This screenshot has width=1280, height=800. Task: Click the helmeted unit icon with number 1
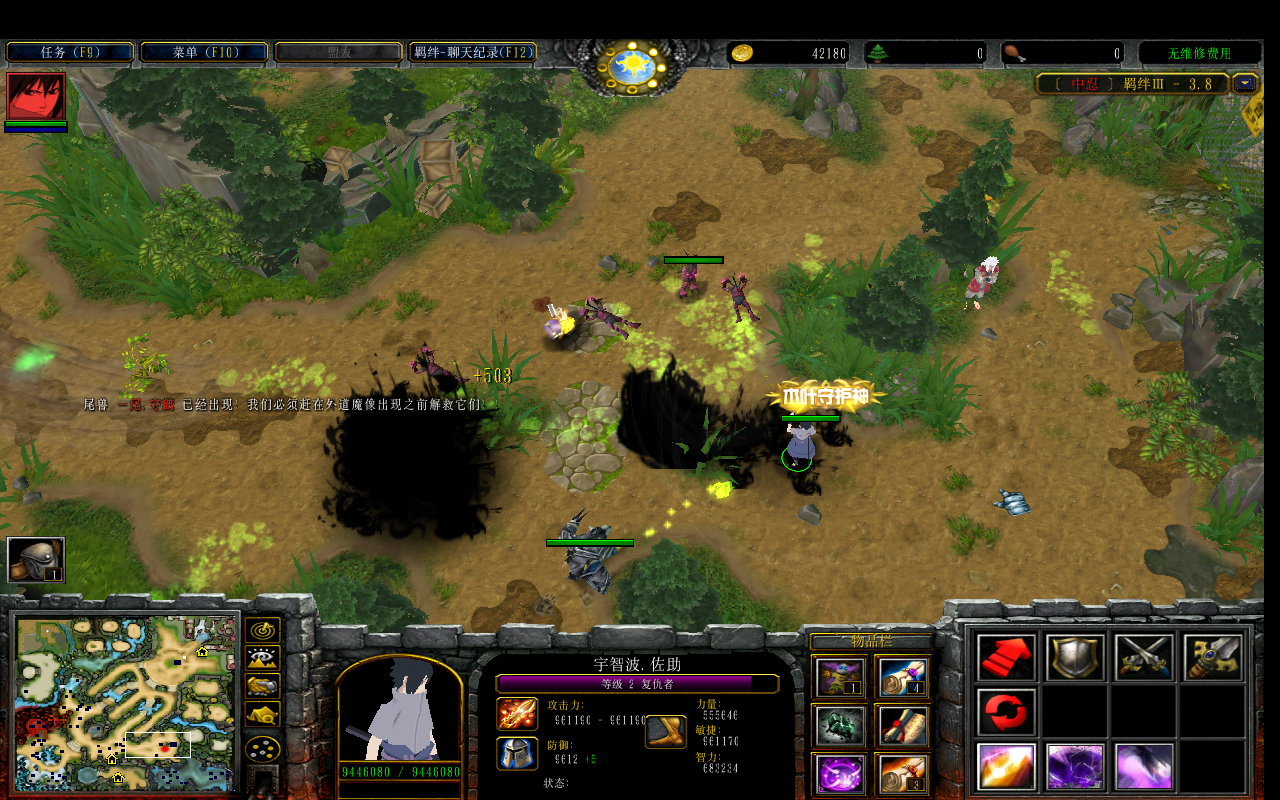[36, 560]
